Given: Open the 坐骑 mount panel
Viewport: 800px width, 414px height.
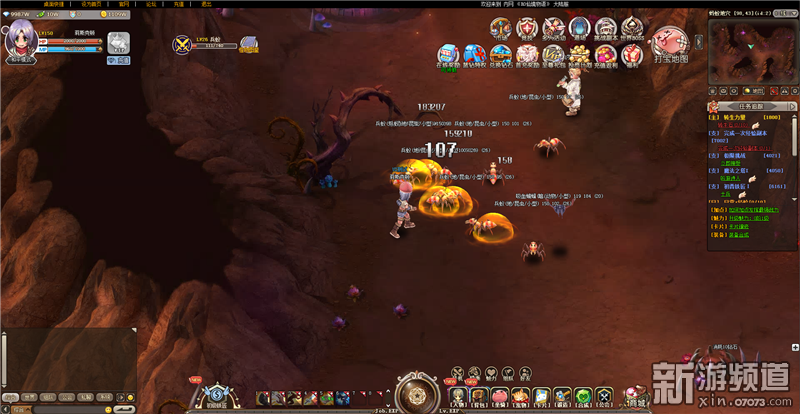Looking at the screenshot, I should coord(500,398).
